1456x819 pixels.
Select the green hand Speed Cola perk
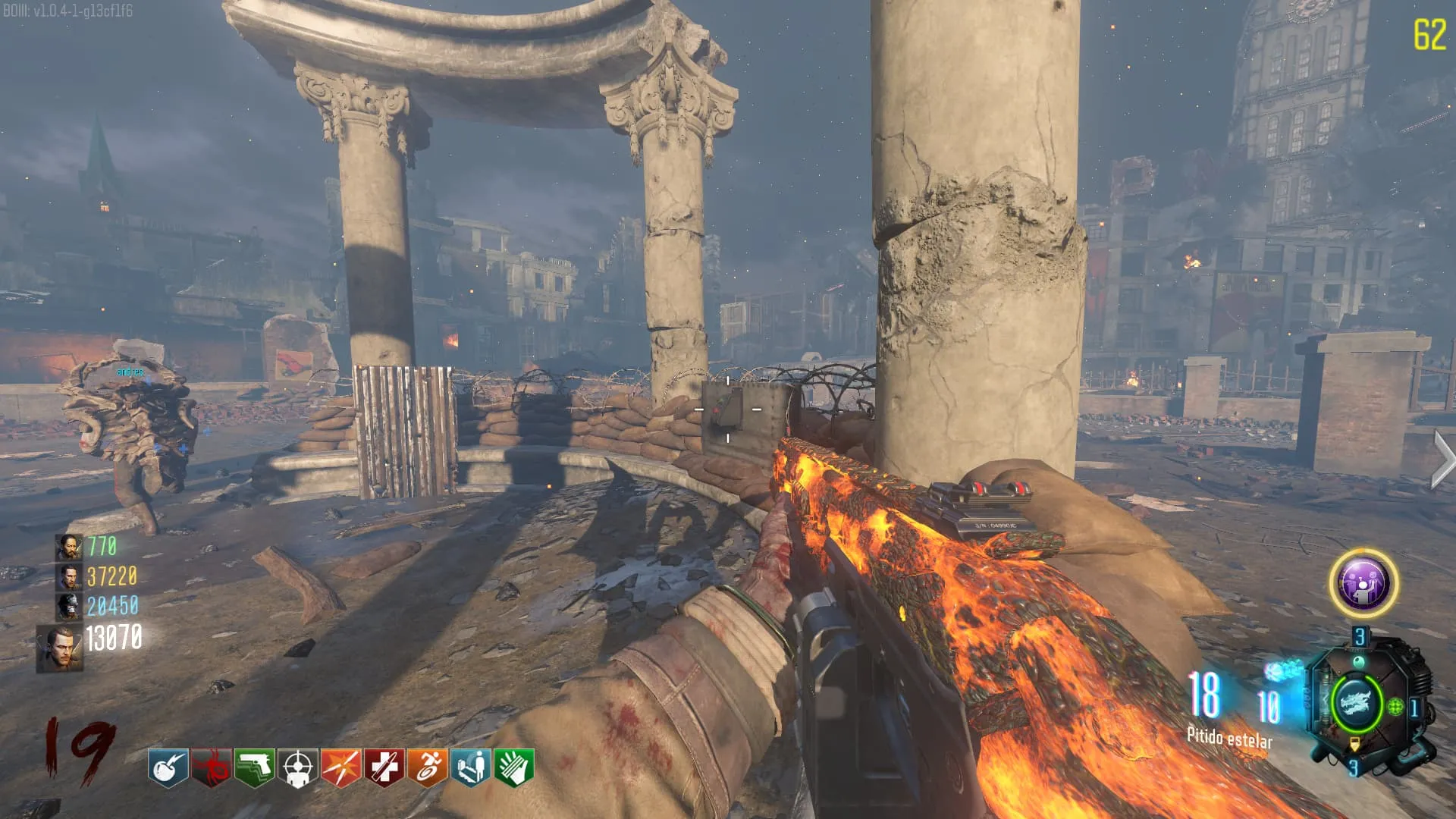pyautogui.click(x=514, y=767)
